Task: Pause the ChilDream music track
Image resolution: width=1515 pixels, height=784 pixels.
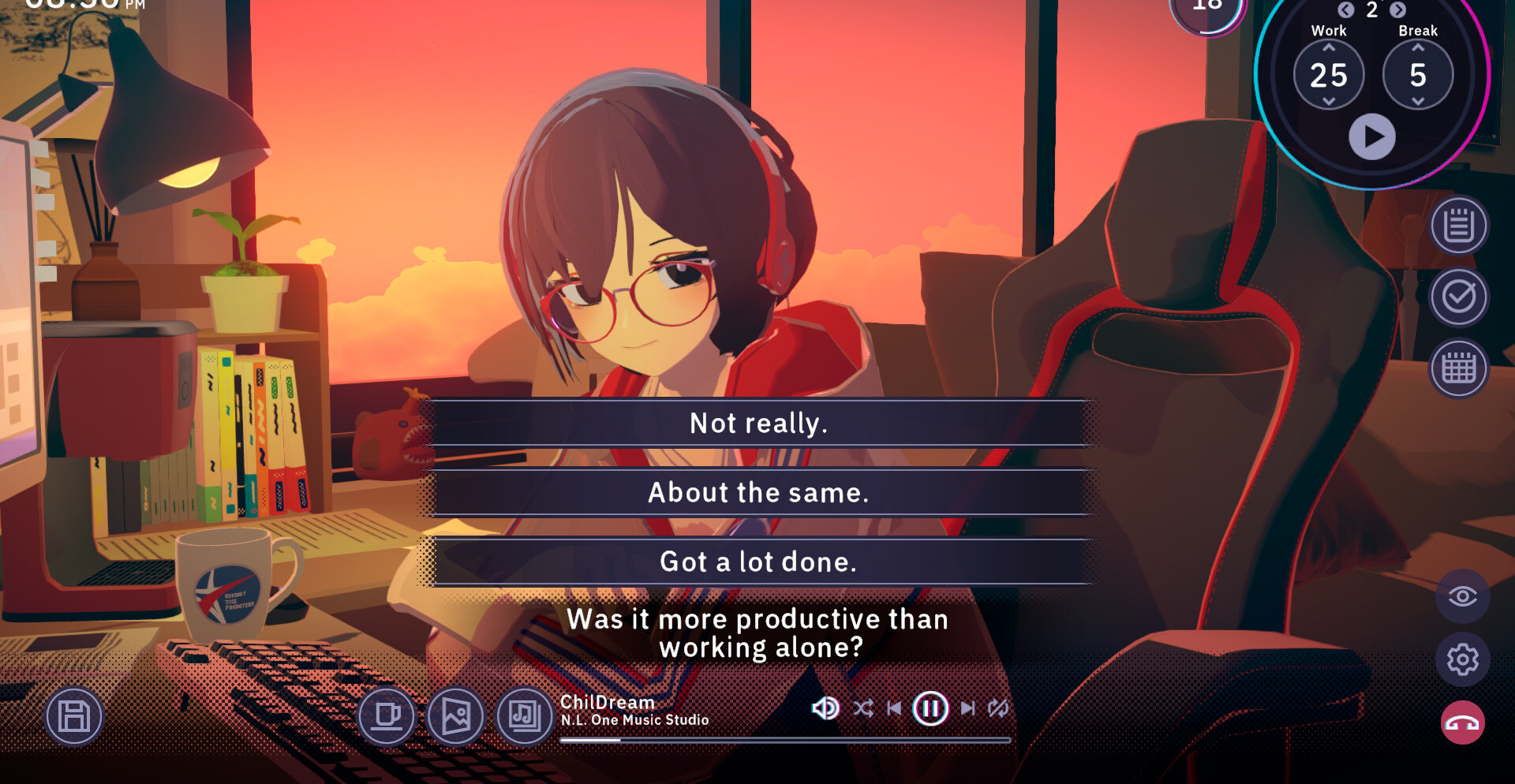Action: (930, 708)
